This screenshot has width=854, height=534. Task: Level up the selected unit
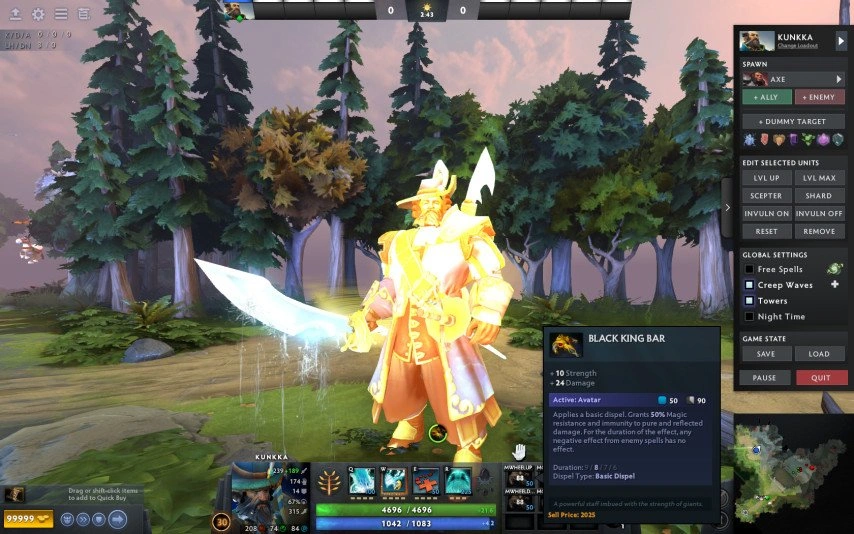click(766, 178)
